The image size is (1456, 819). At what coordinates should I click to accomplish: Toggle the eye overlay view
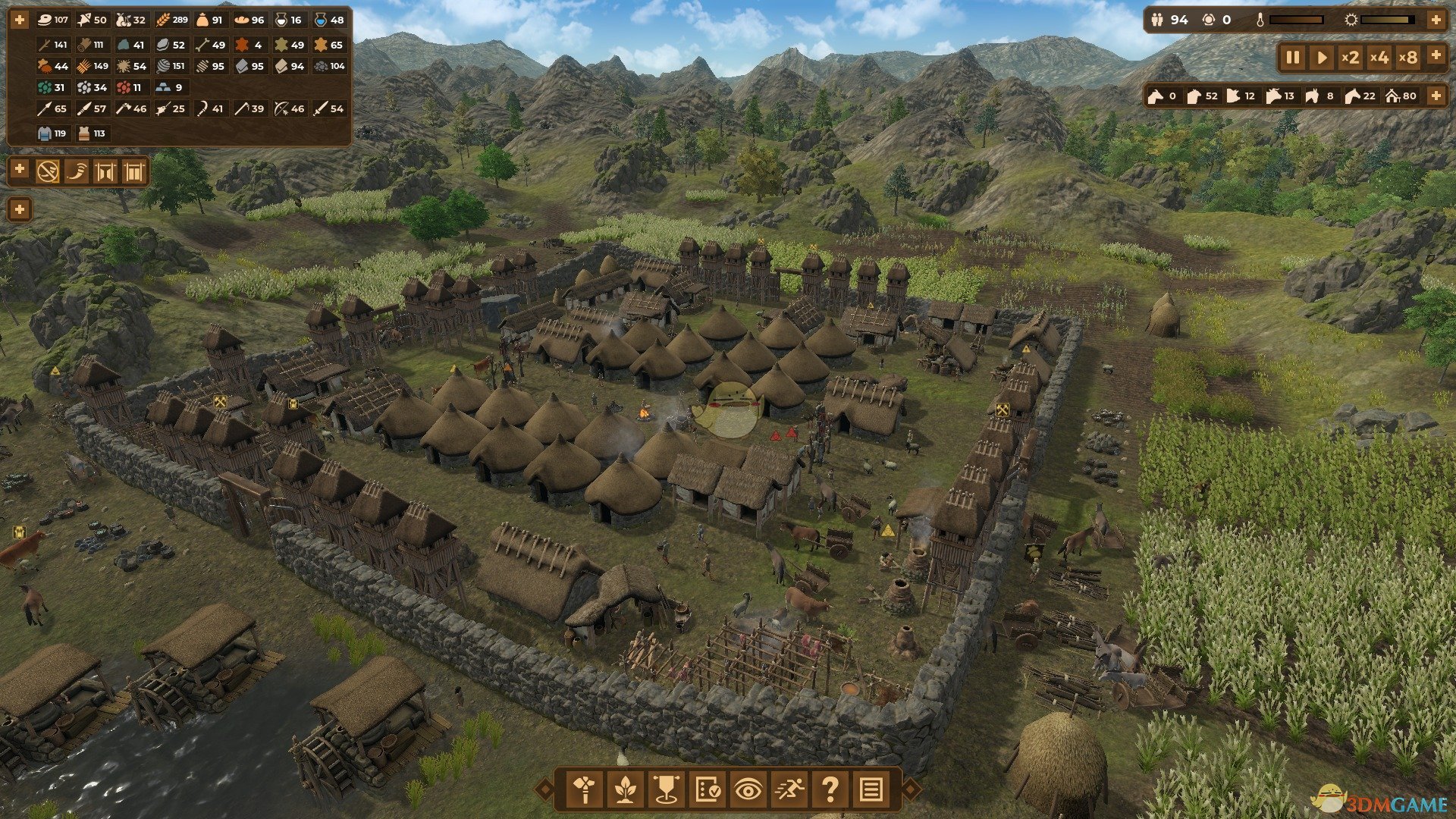748,790
